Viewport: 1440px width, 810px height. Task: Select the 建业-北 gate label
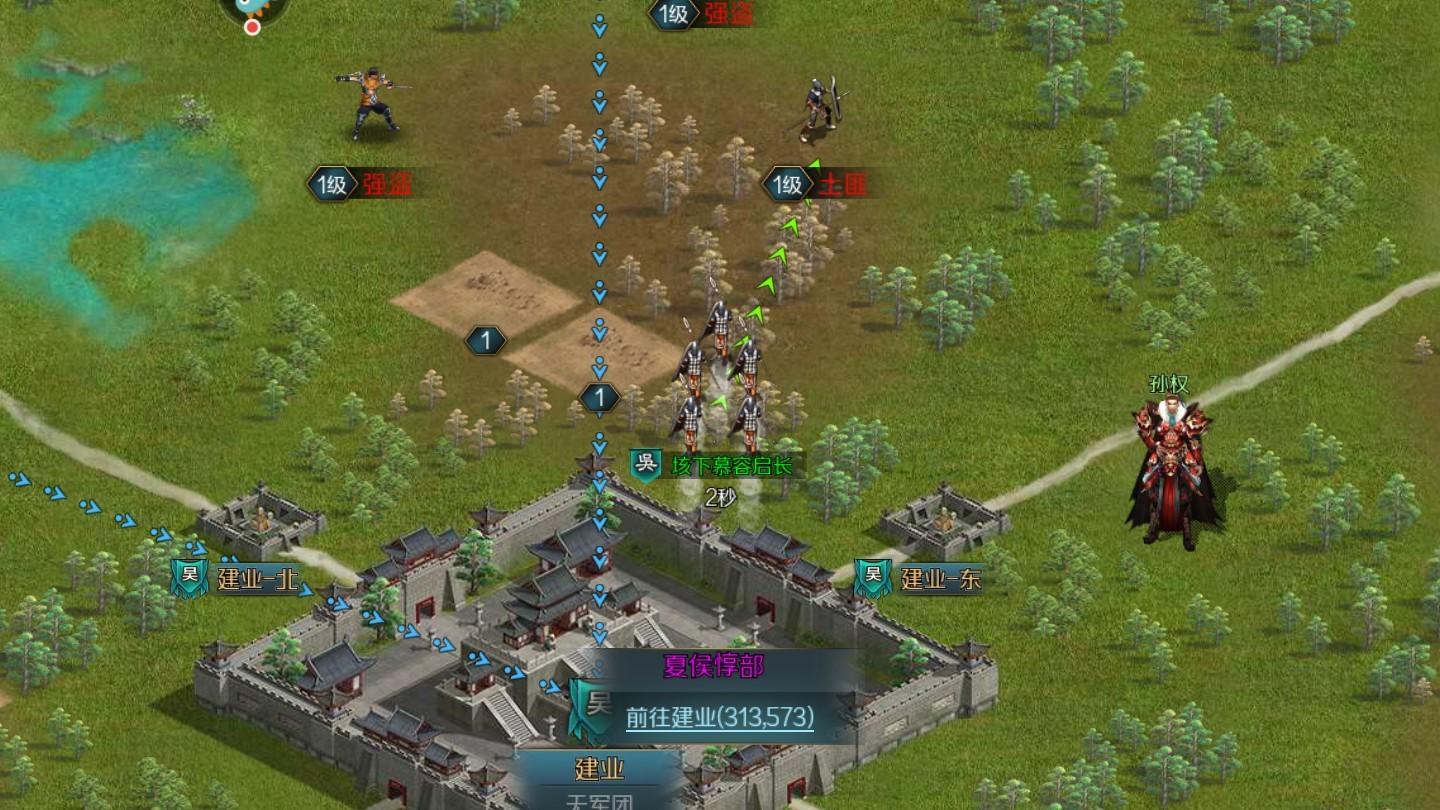click(x=257, y=579)
